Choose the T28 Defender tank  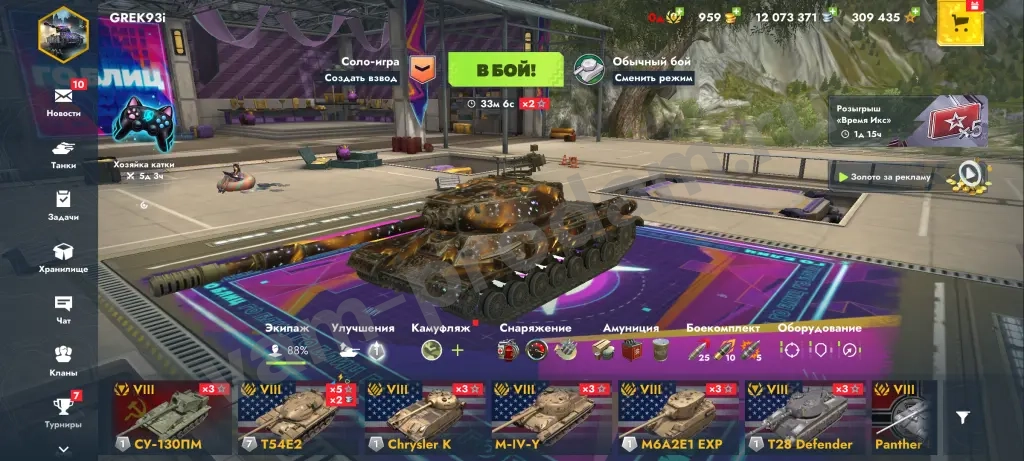803,416
